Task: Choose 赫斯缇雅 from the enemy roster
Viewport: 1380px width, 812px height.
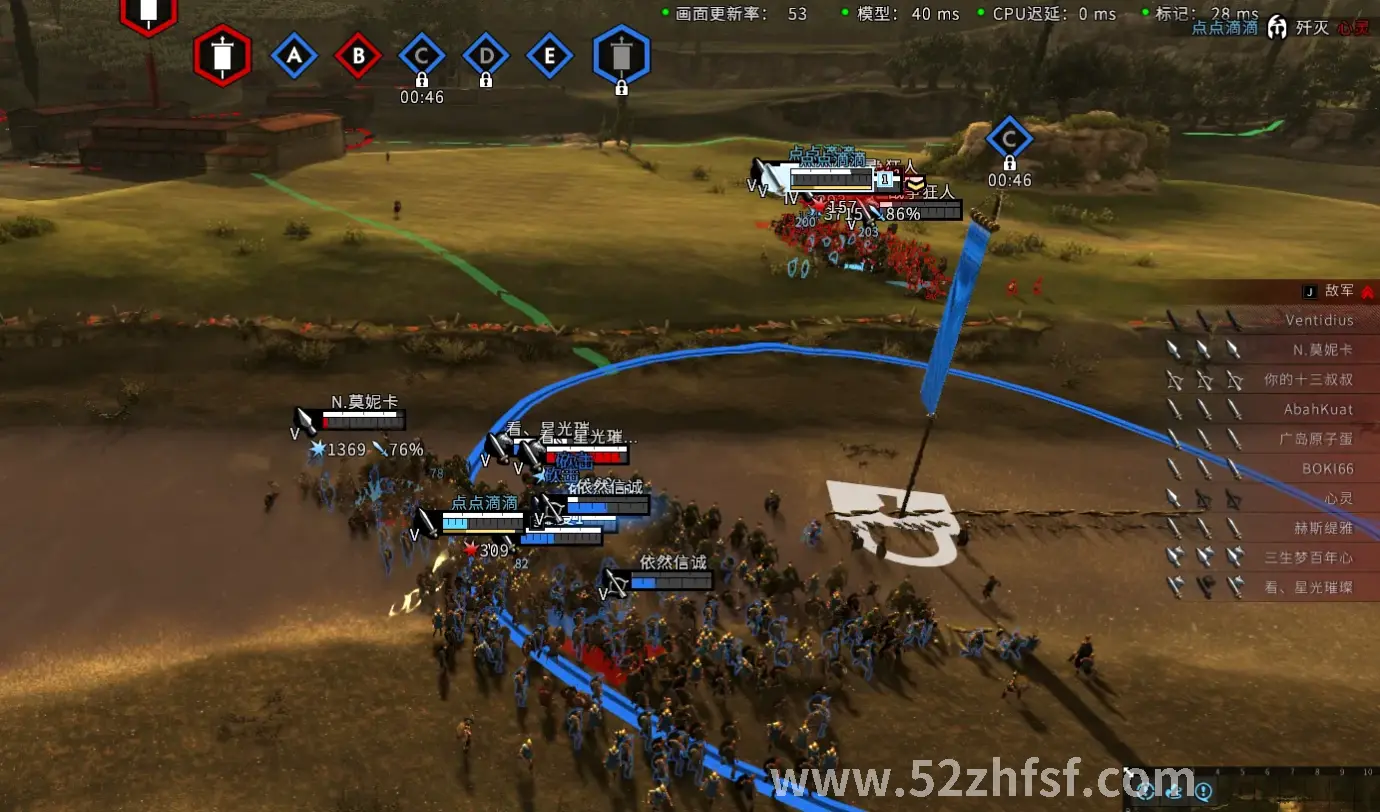Action: [x=1323, y=528]
